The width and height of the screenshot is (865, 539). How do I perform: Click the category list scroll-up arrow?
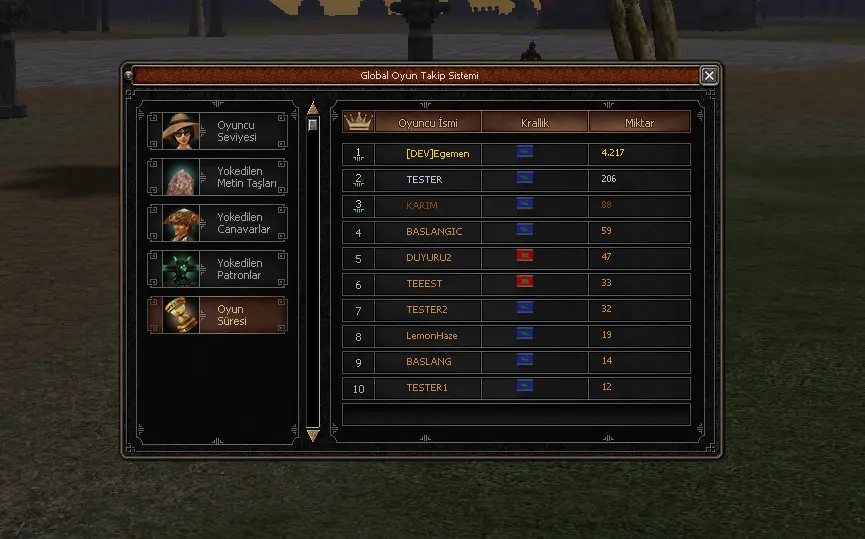pos(313,108)
